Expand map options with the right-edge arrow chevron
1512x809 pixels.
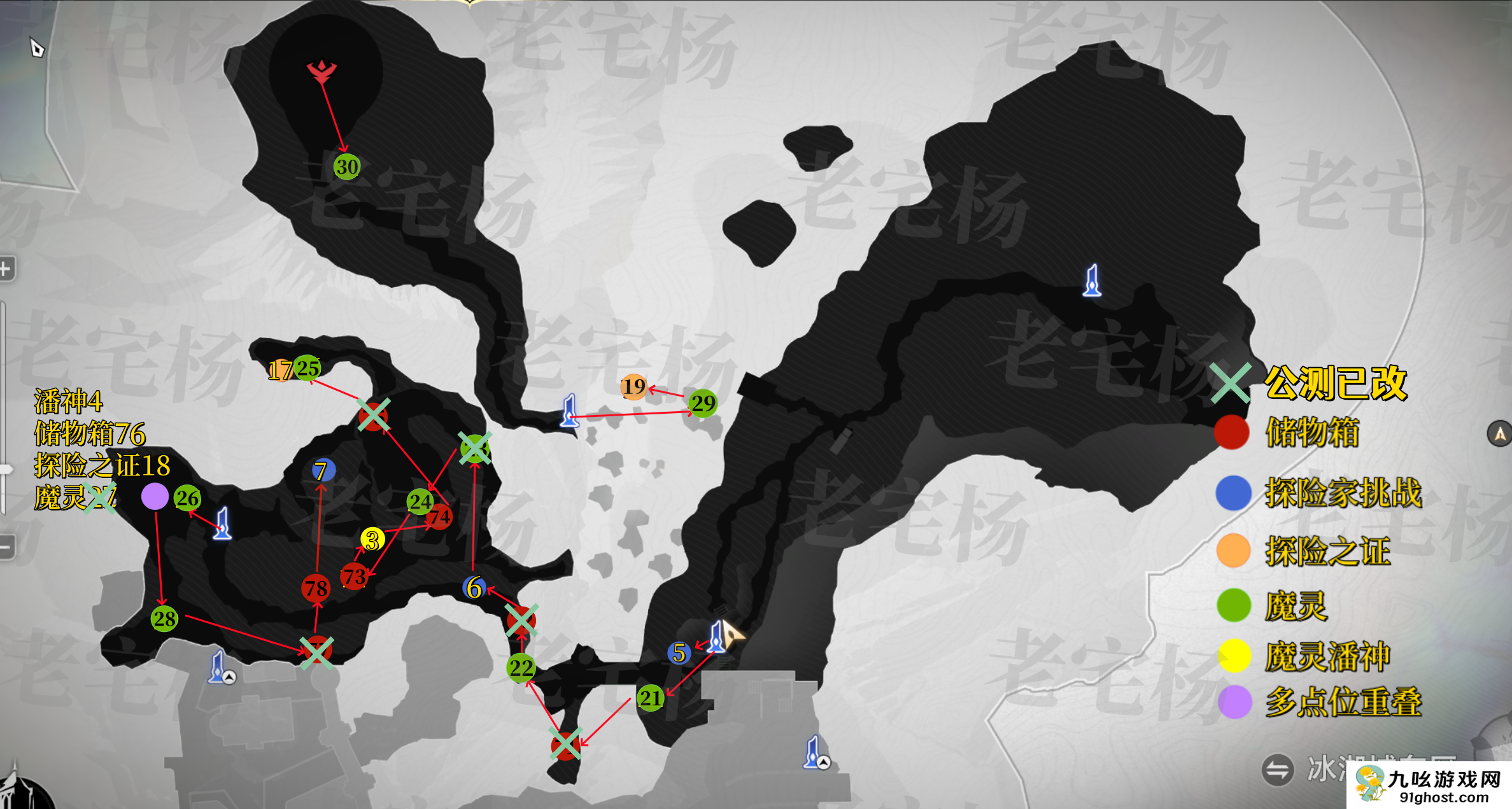(1502, 433)
